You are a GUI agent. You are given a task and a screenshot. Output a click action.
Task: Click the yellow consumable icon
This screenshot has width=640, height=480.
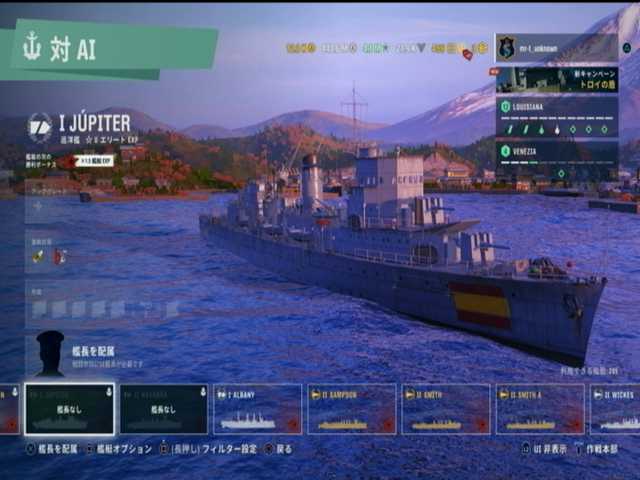coord(38,256)
